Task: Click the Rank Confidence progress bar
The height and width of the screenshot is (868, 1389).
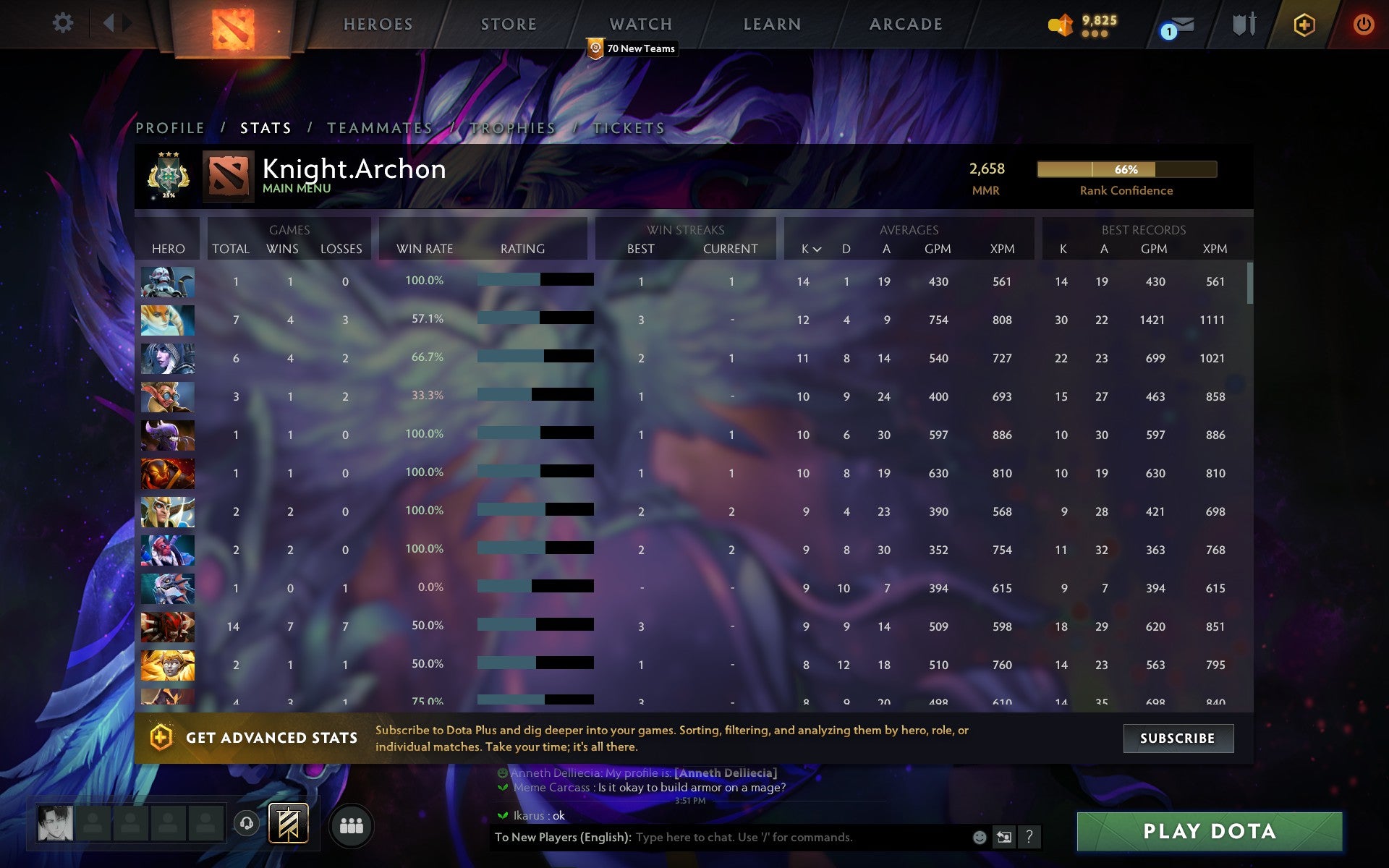Action: [1126, 169]
